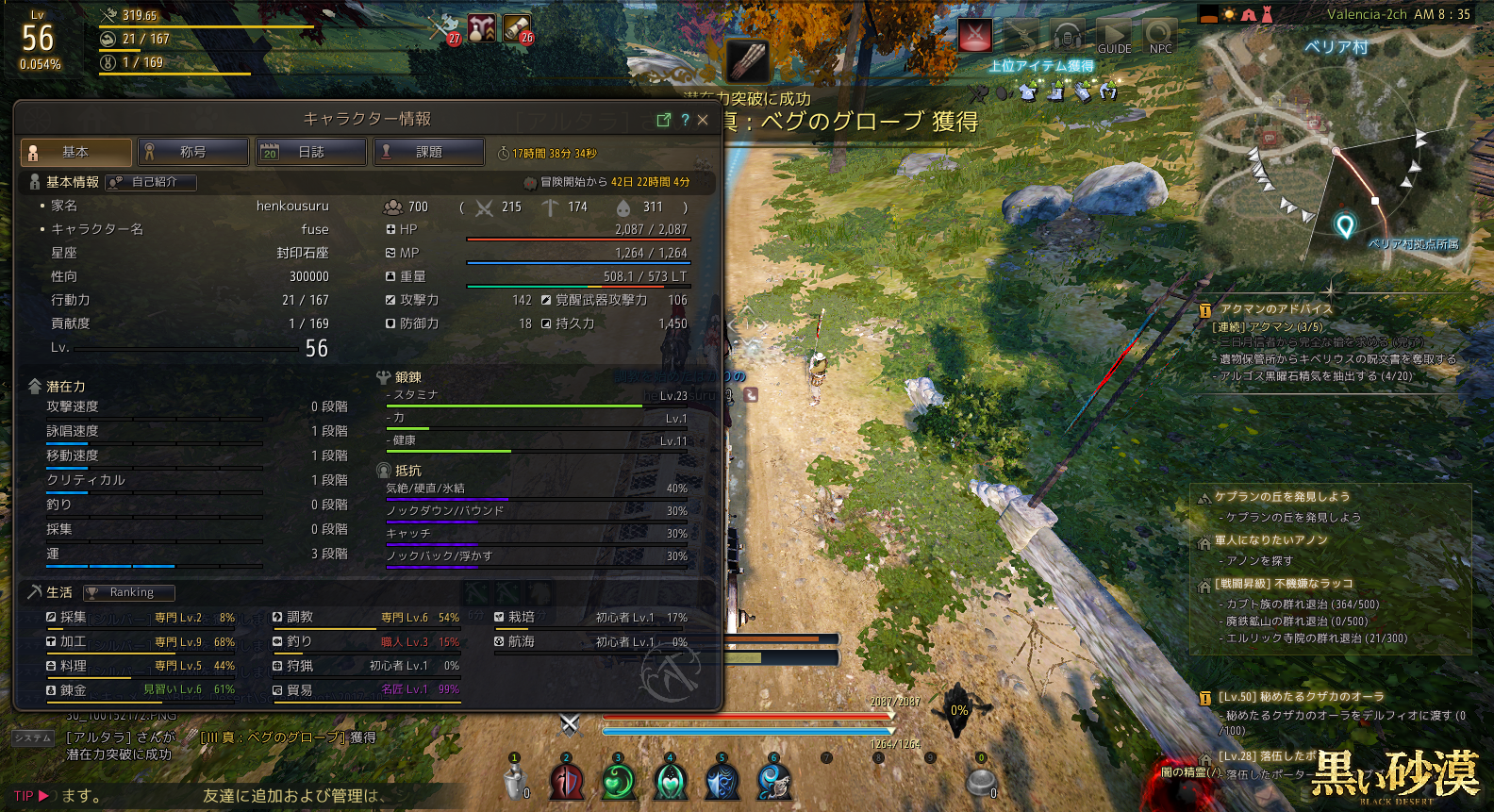Open the 日誌 tab
This screenshot has width=1494, height=812.
(x=311, y=152)
